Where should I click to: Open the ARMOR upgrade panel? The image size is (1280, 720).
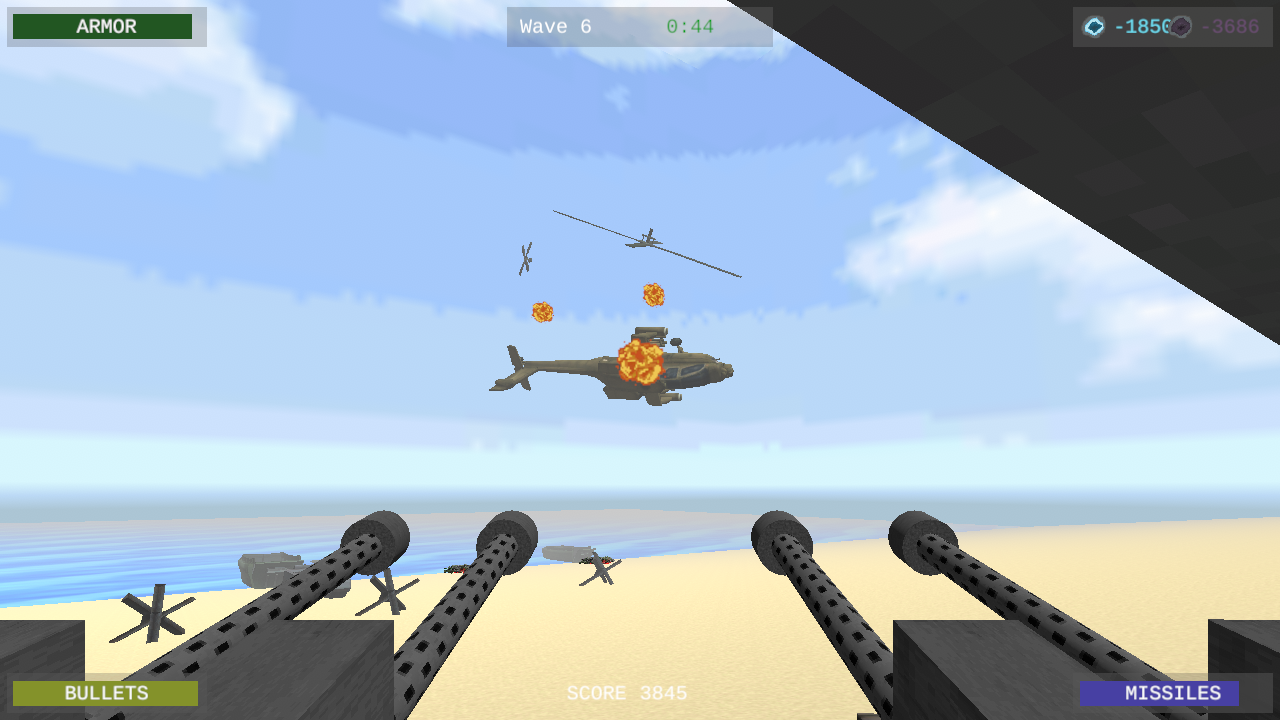[x=104, y=27]
